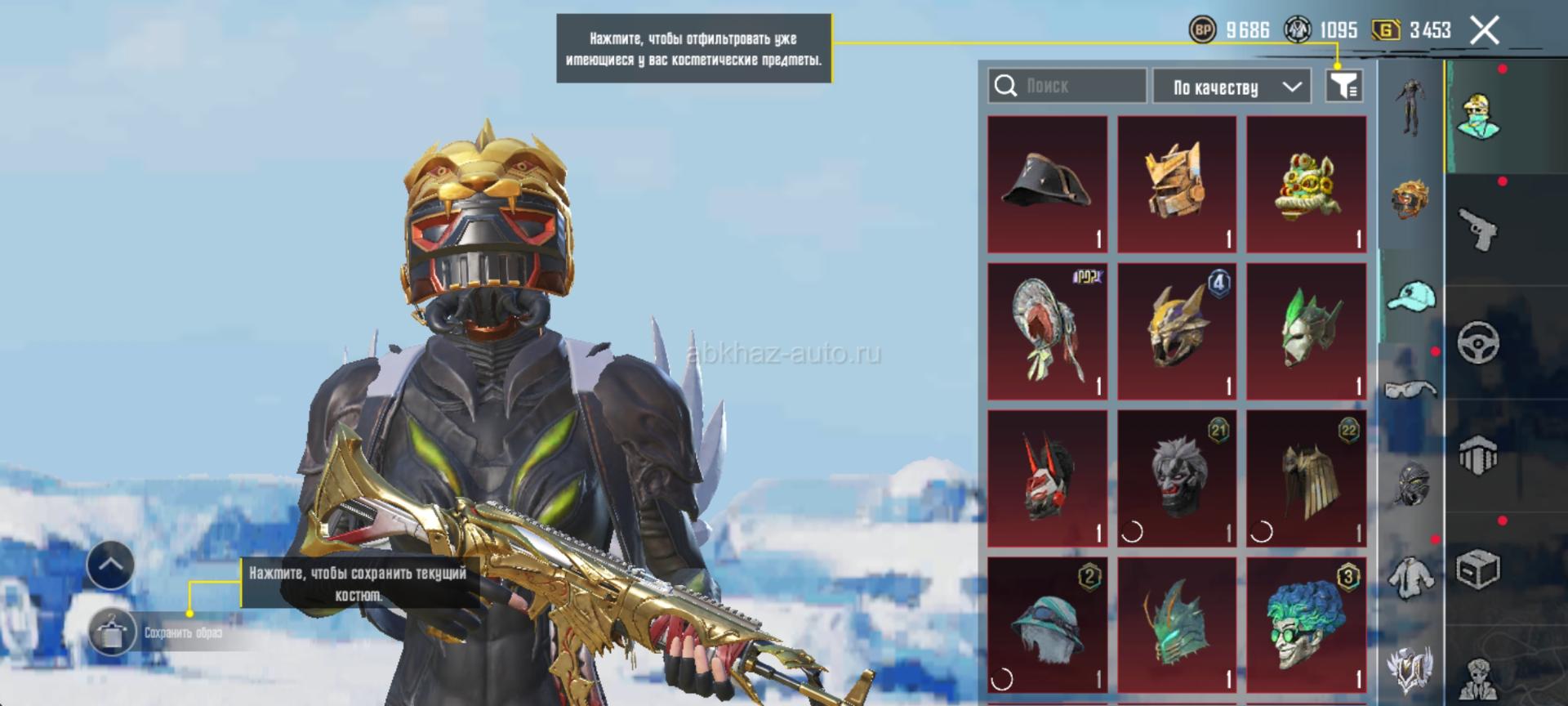Select the feathered bonnet headpiece
Viewport: 1568px width, 706px height.
point(1047,332)
